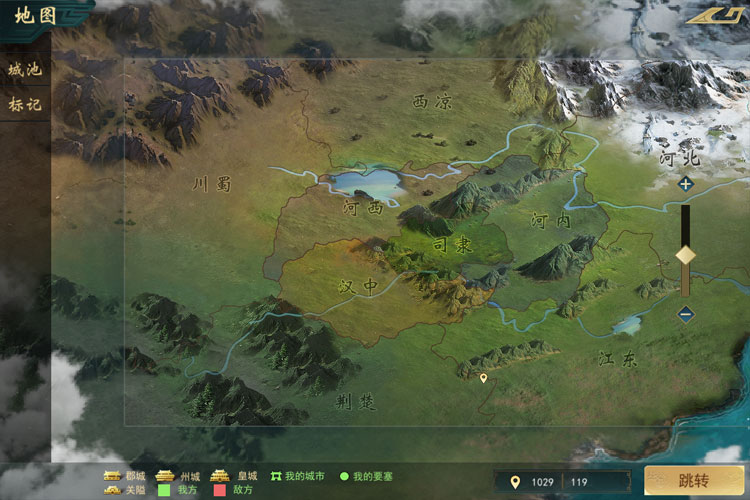Click the 跳转 (jump) button
The height and width of the screenshot is (500, 750).
694,481
